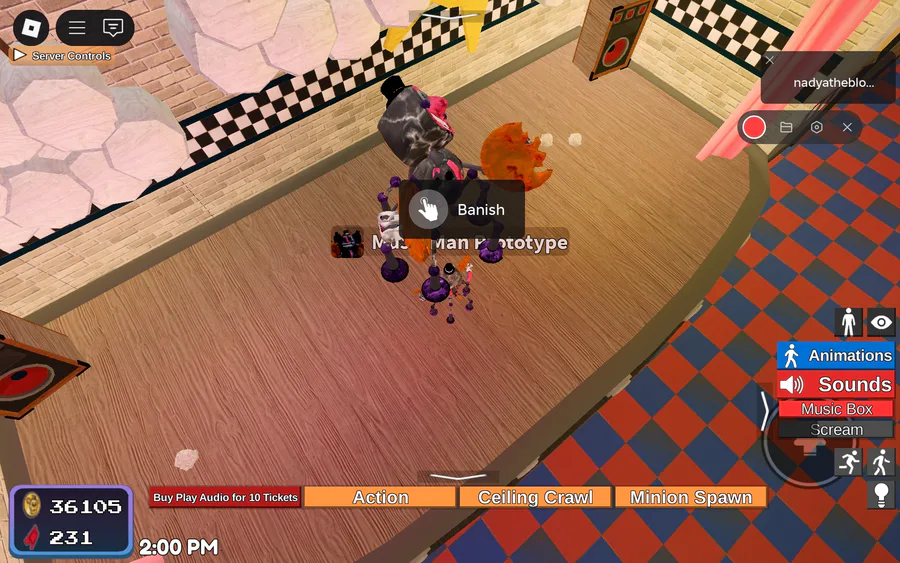Viewport: 900px width, 563px height.
Task: Use the Minion Spawn ability
Action: coord(691,497)
